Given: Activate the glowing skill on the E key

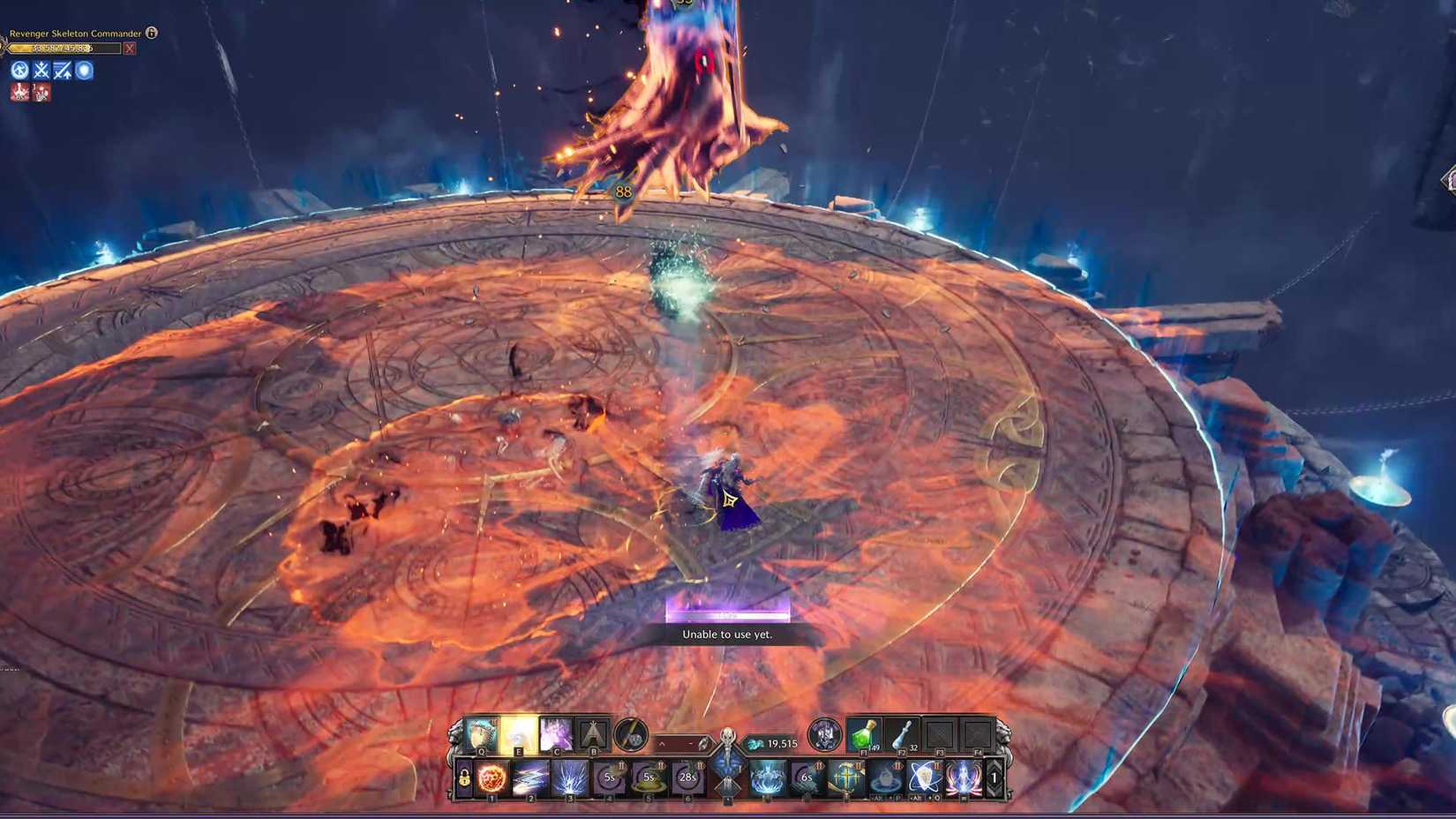Looking at the screenshot, I should click(519, 733).
